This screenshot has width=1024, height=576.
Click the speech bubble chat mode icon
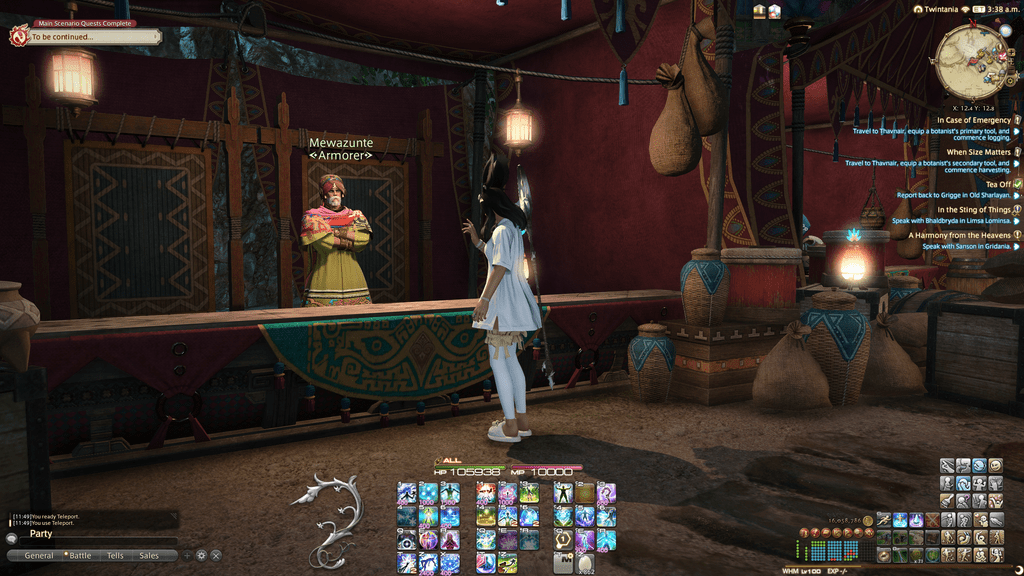click(x=12, y=538)
